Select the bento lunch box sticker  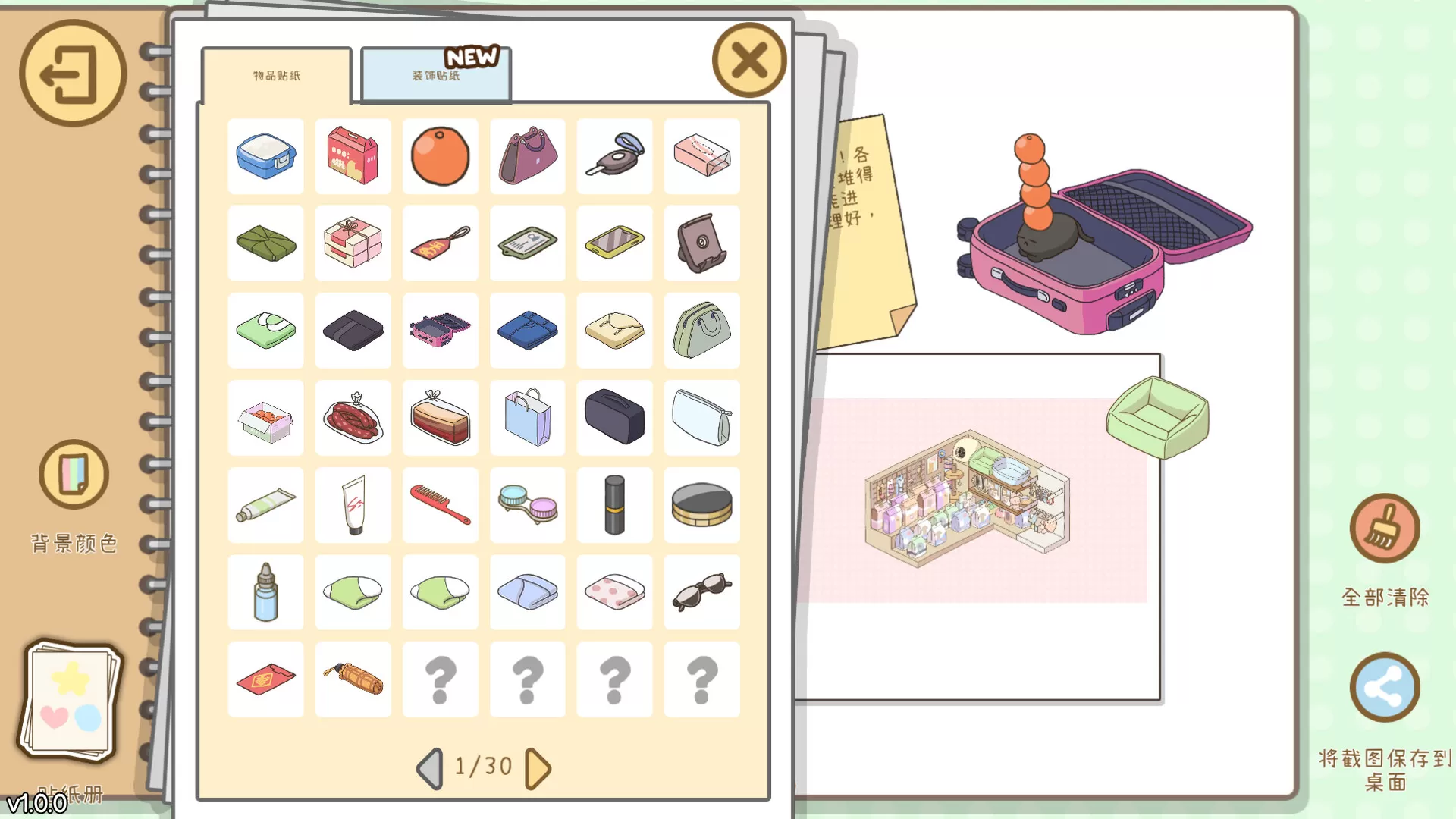265,157
